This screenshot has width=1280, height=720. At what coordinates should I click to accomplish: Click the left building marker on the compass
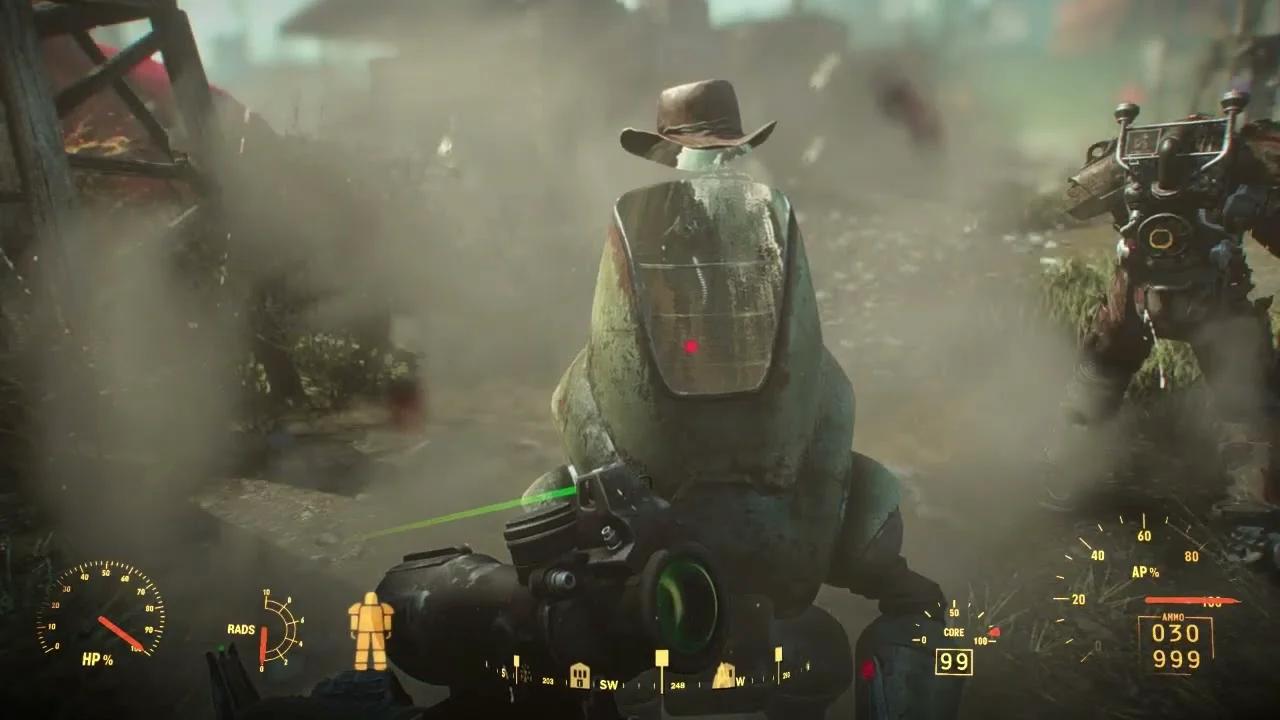click(580, 678)
